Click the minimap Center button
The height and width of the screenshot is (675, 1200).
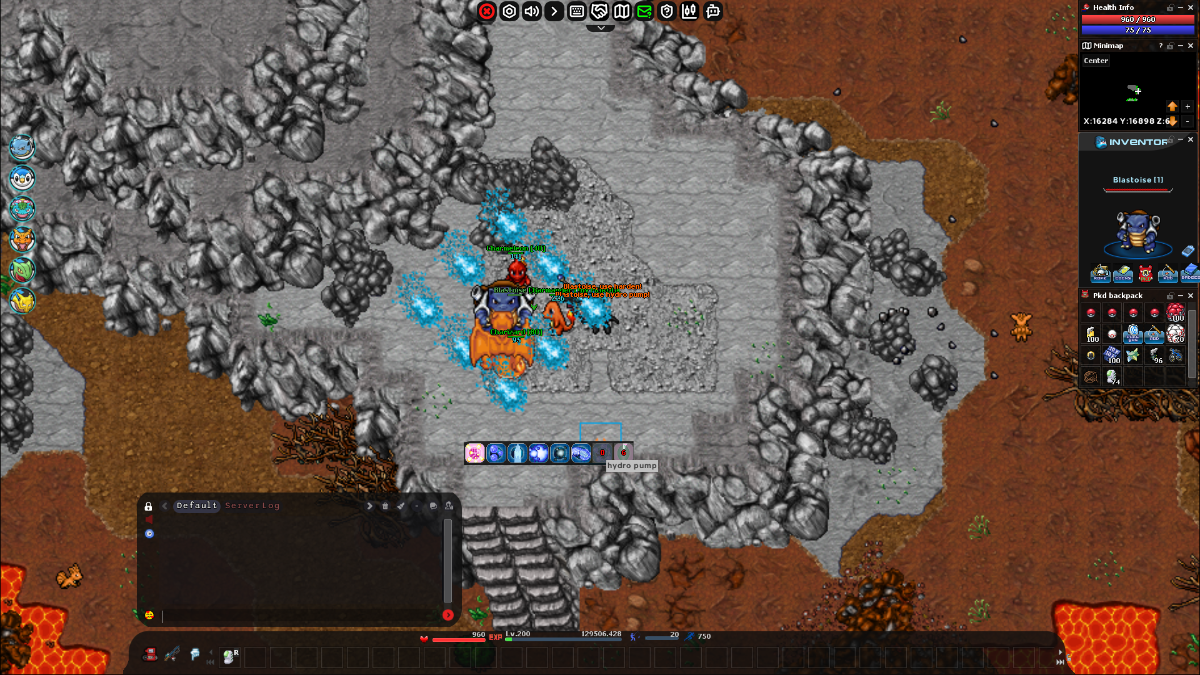pos(1096,61)
